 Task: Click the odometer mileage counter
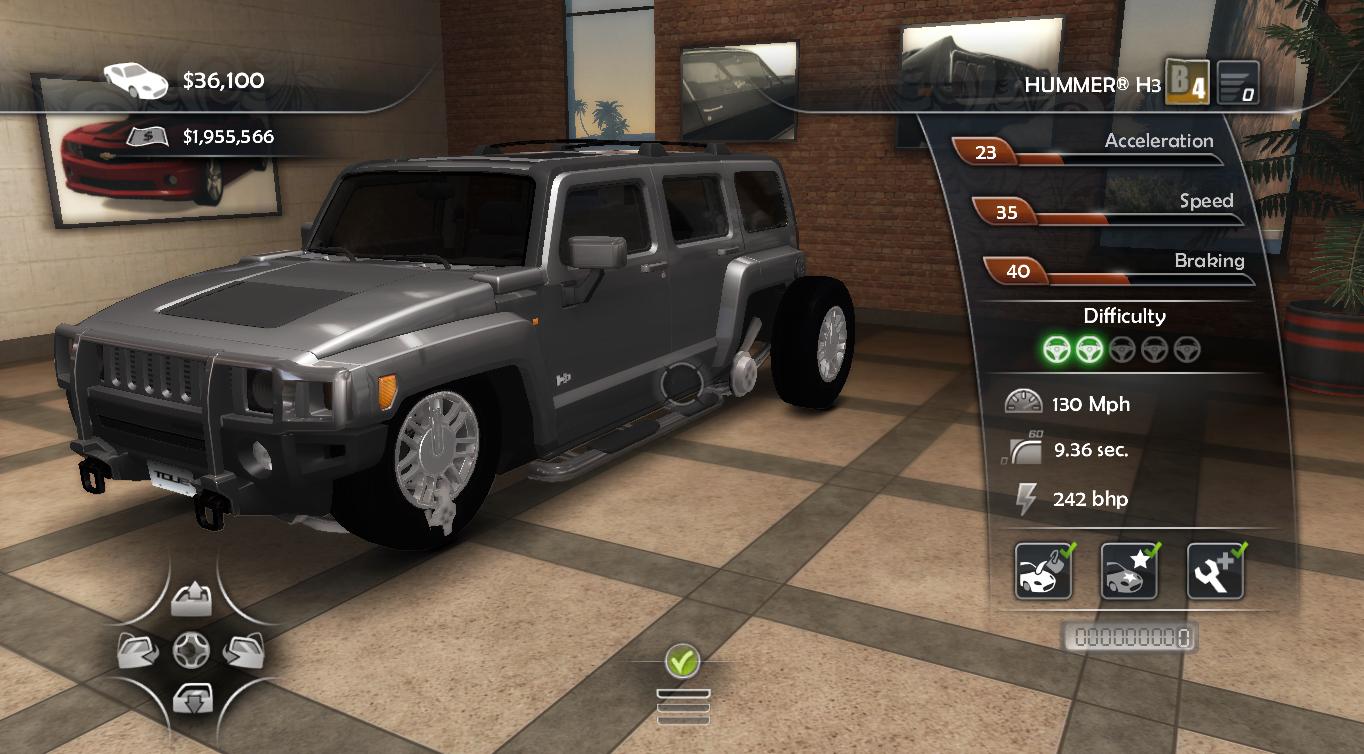point(1130,637)
